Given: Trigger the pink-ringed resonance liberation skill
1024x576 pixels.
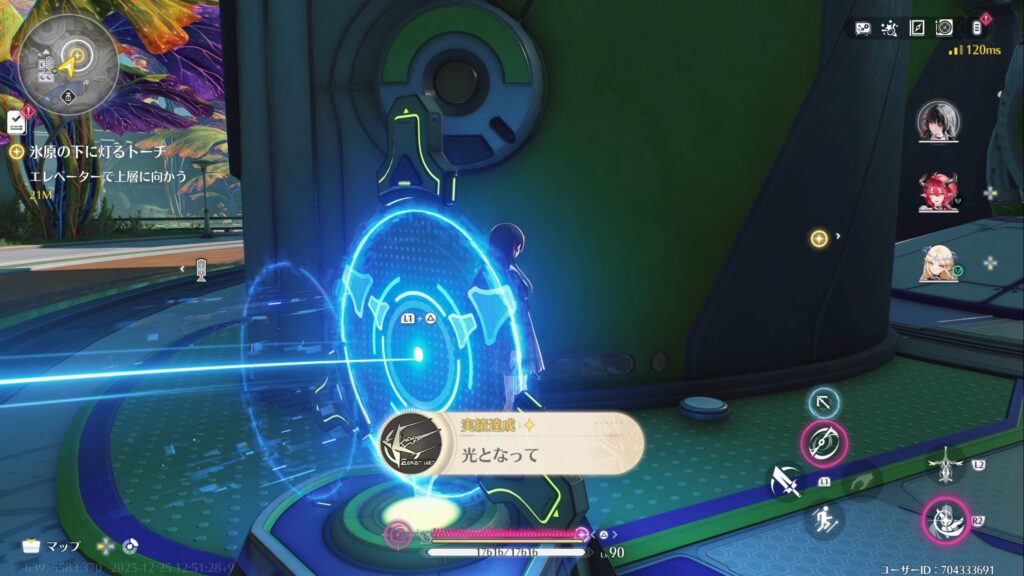Looking at the screenshot, I should 945,522.
